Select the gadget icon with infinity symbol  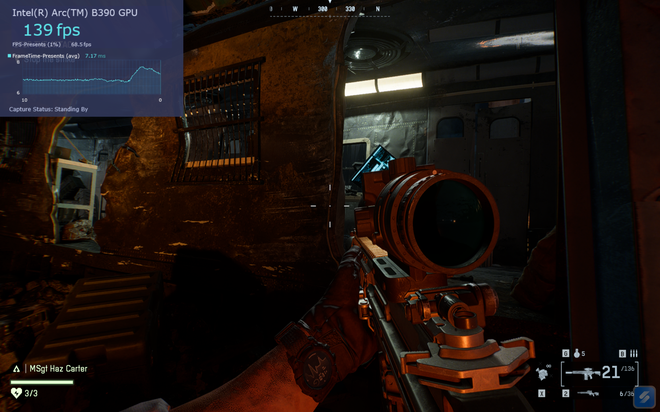[544, 373]
